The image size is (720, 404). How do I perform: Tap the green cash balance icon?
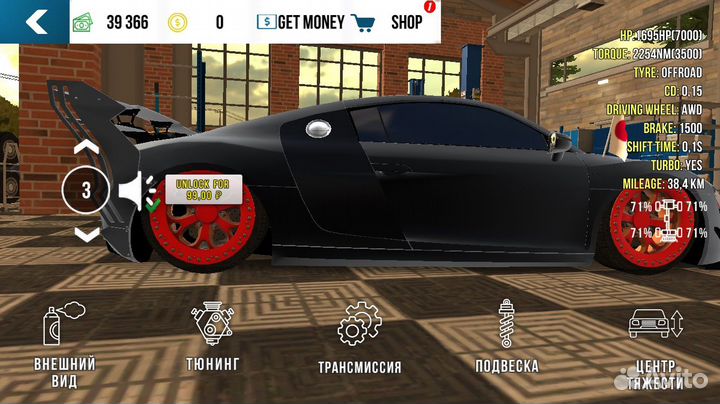pyautogui.click(x=85, y=21)
